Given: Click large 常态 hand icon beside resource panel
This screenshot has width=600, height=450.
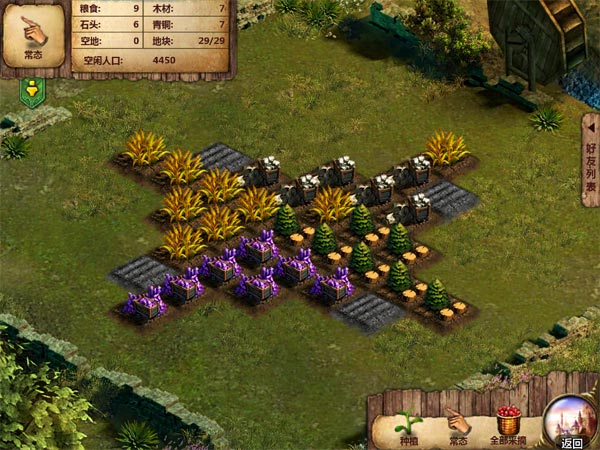Looking at the screenshot, I should tap(34, 36).
